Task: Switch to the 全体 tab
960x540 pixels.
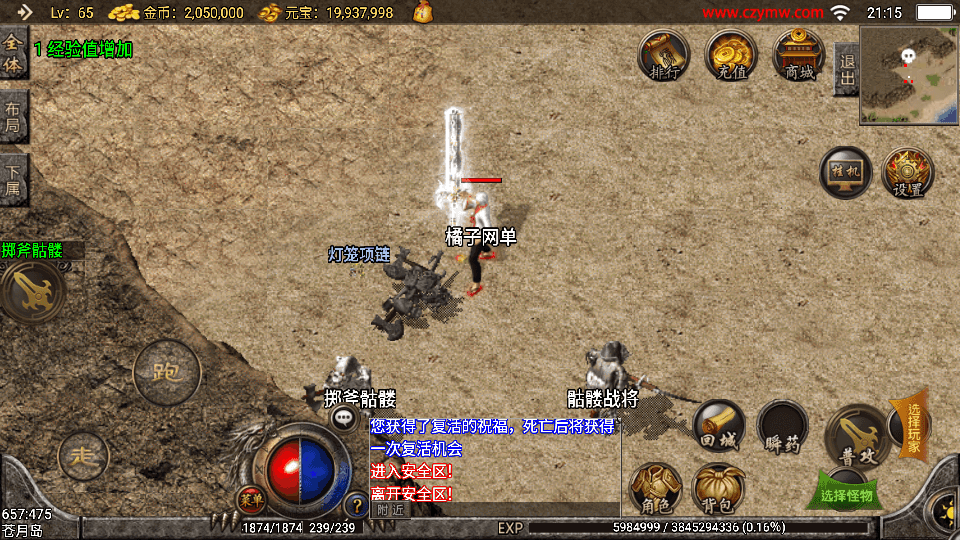Action: [x=13, y=56]
